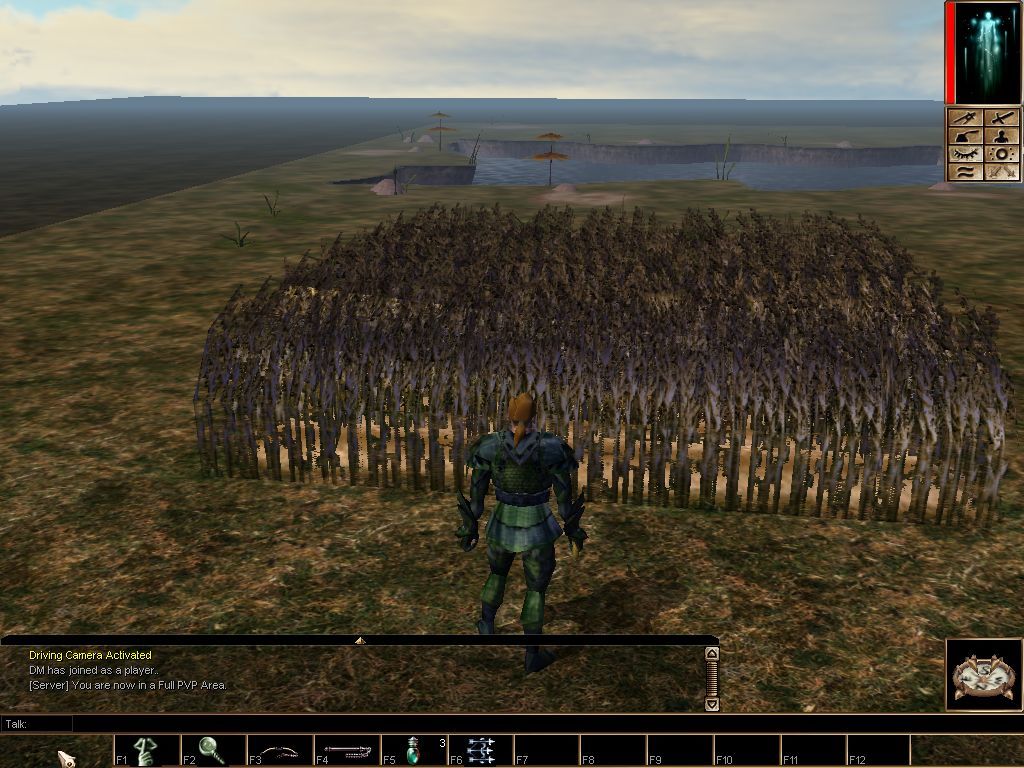Image resolution: width=1024 pixels, height=768 pixels.
Task: Equip the bow in quickslot F3
Action: click(280, 750)
